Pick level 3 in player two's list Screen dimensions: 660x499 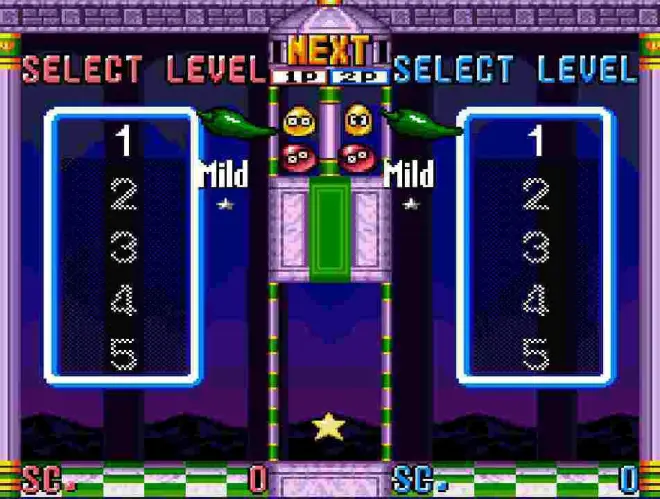[x=536, y=248]
